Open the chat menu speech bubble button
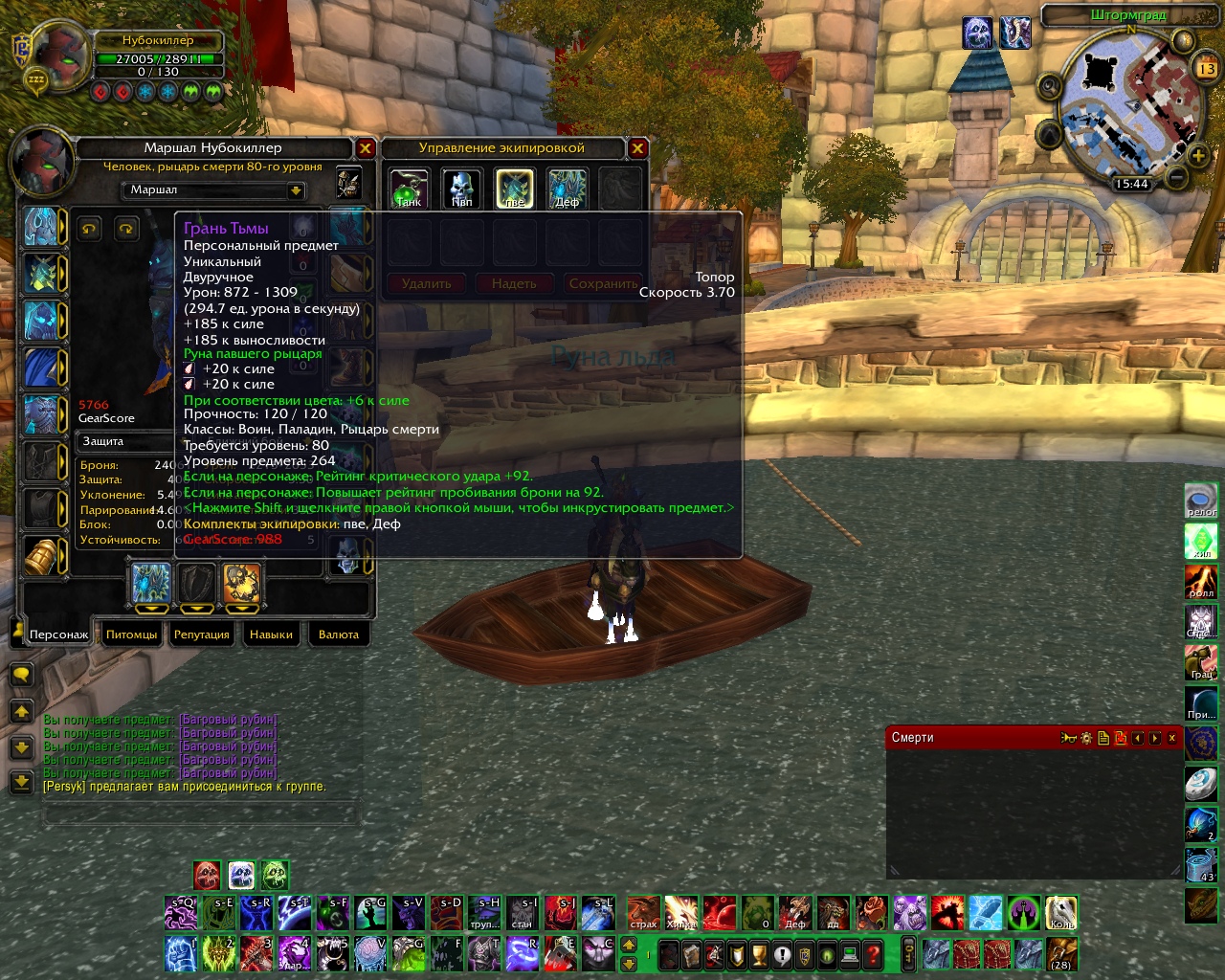 [21, 675]
